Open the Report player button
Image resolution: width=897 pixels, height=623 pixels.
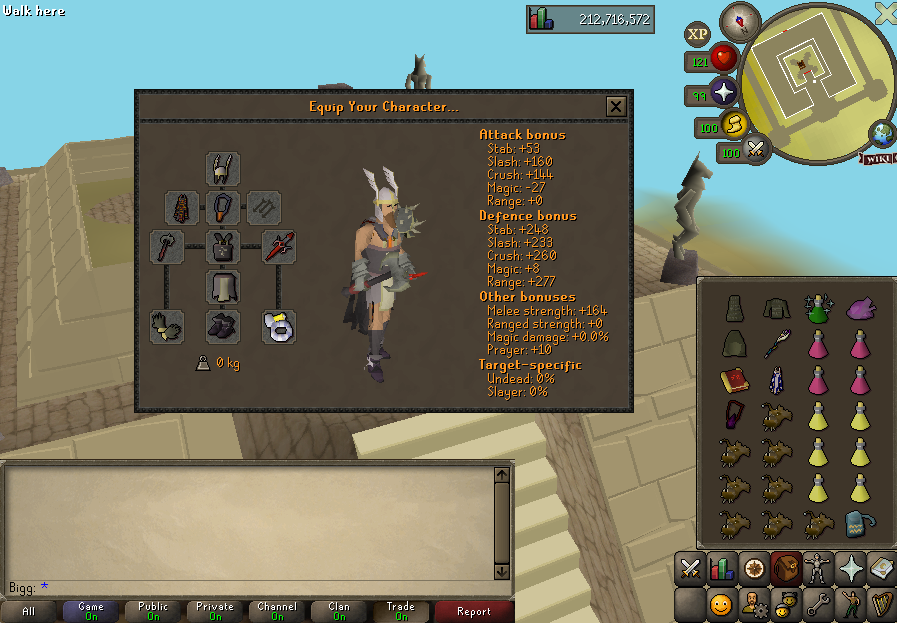coord(474,611)
